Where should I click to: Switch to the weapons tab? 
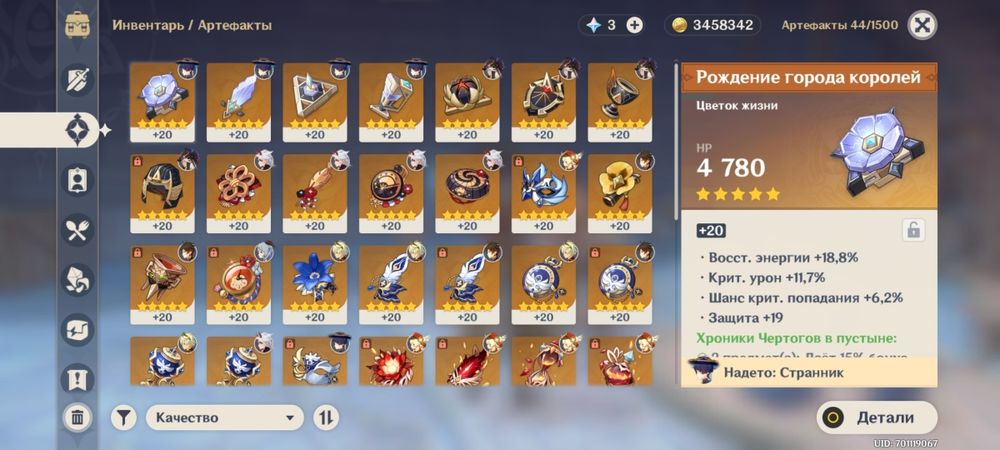pos(78,80)
